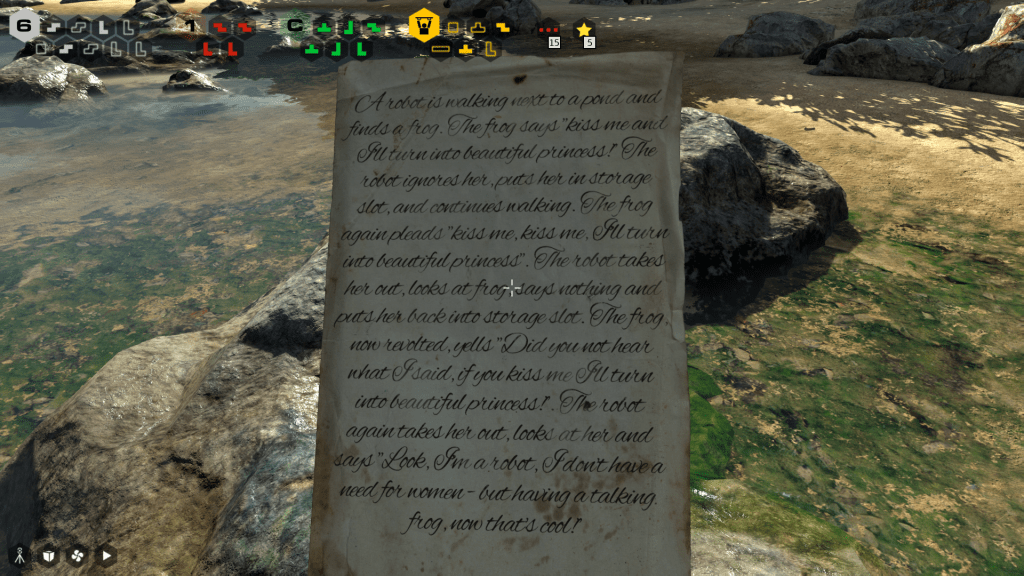Click the three red dots icon
Image resolution: width=1024 pixels, height=576 pixels.
(x=548, y=30)
